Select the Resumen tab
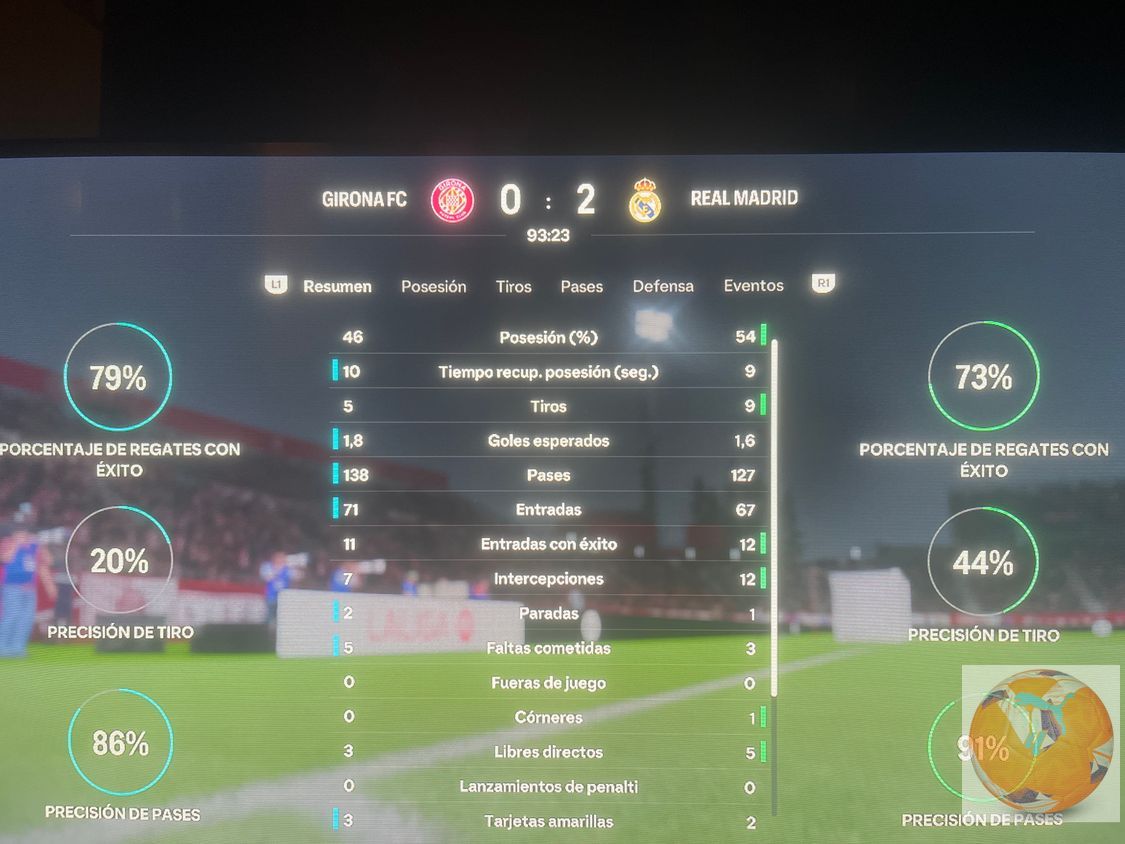 [x=337, y=286]
